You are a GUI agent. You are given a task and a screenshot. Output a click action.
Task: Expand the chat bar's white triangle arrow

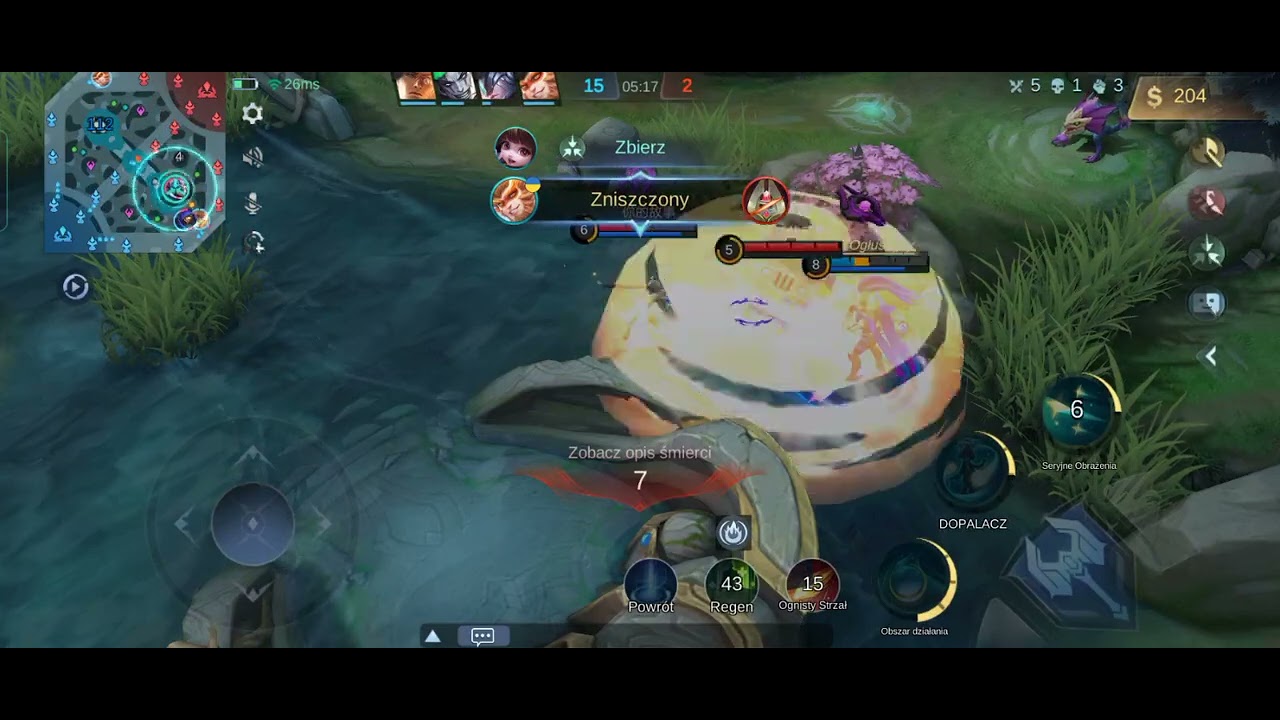(x=433, y=636)
